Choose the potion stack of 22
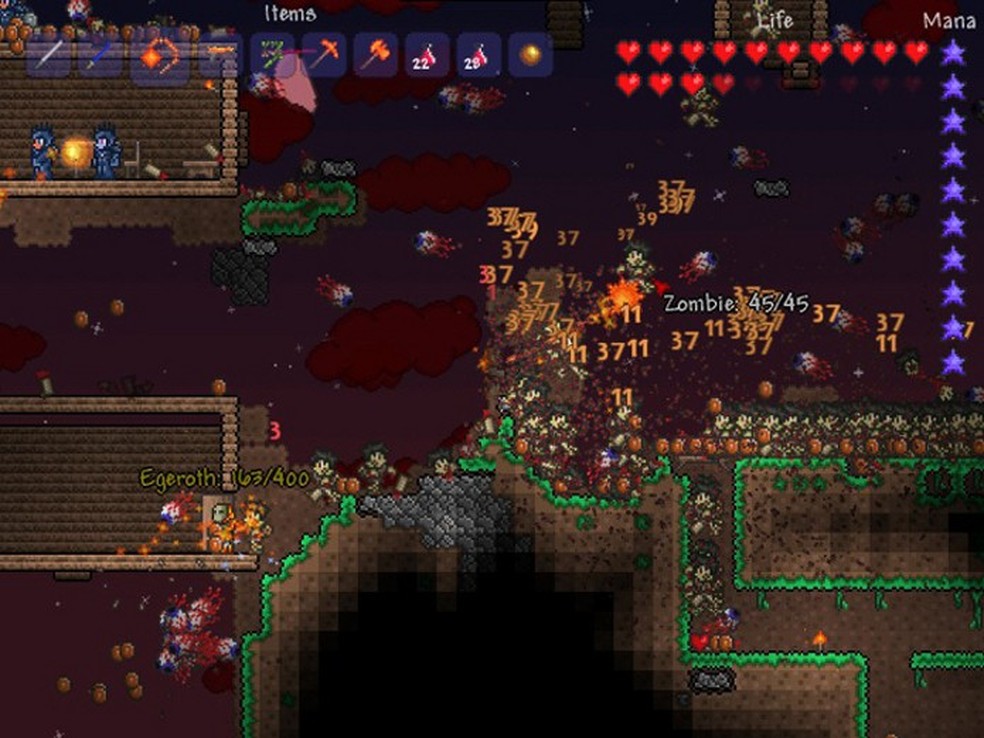The width and height of the screenshot is (984, 738). click(x=427, y=55)
